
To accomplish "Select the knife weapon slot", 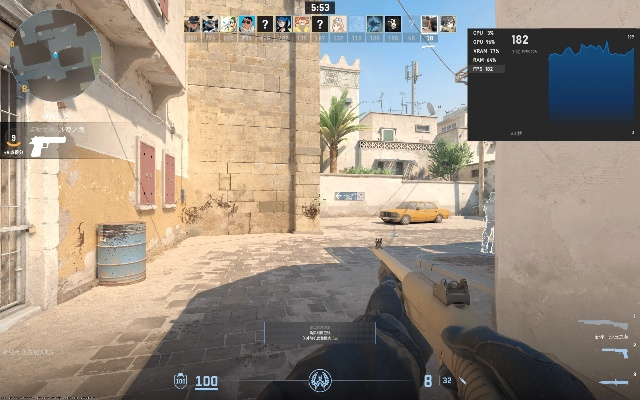I will [x=612, y=382].
